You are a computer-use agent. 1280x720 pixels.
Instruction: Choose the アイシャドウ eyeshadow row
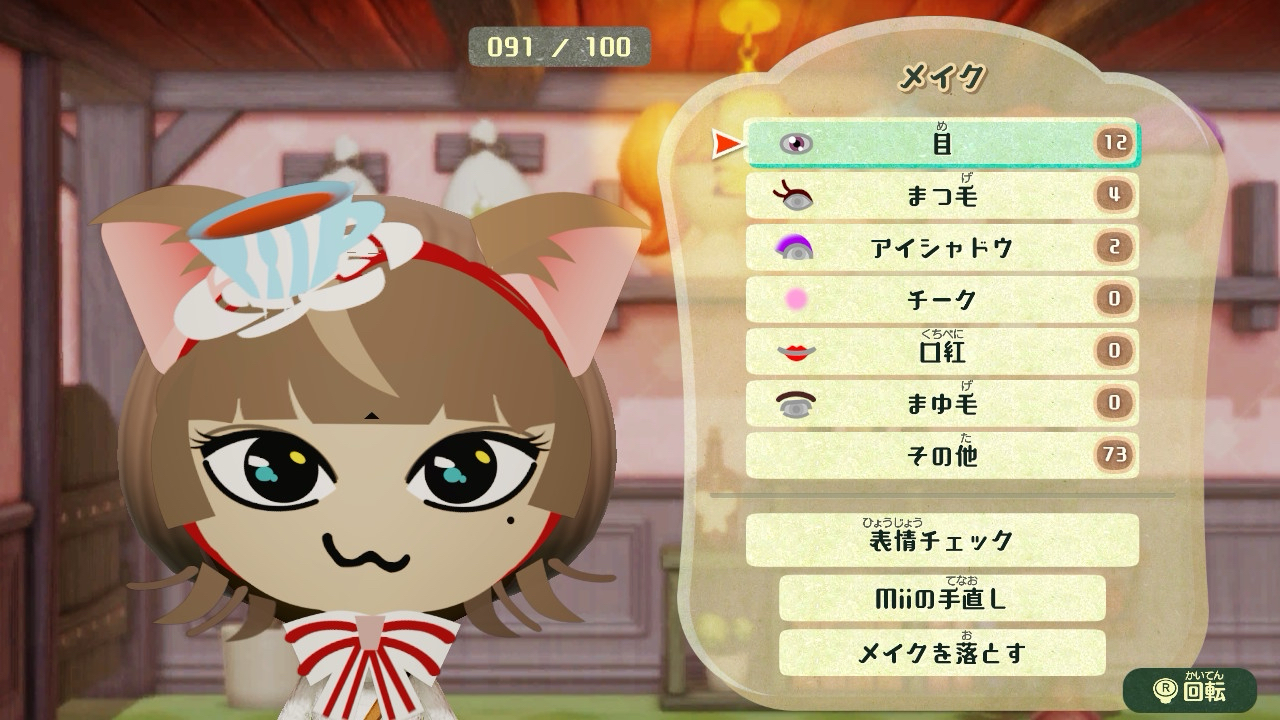941,248
